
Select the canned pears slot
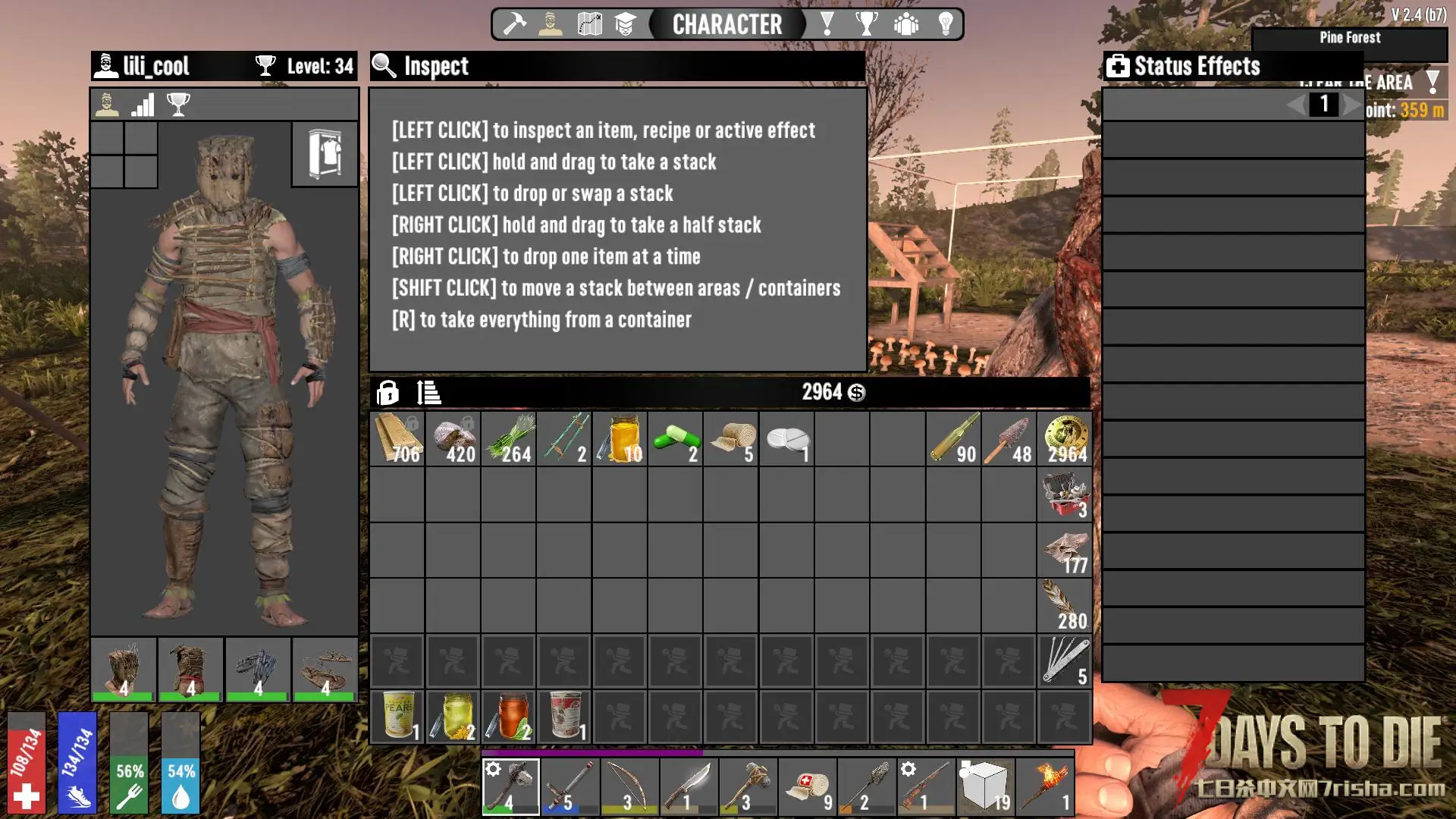397,716
